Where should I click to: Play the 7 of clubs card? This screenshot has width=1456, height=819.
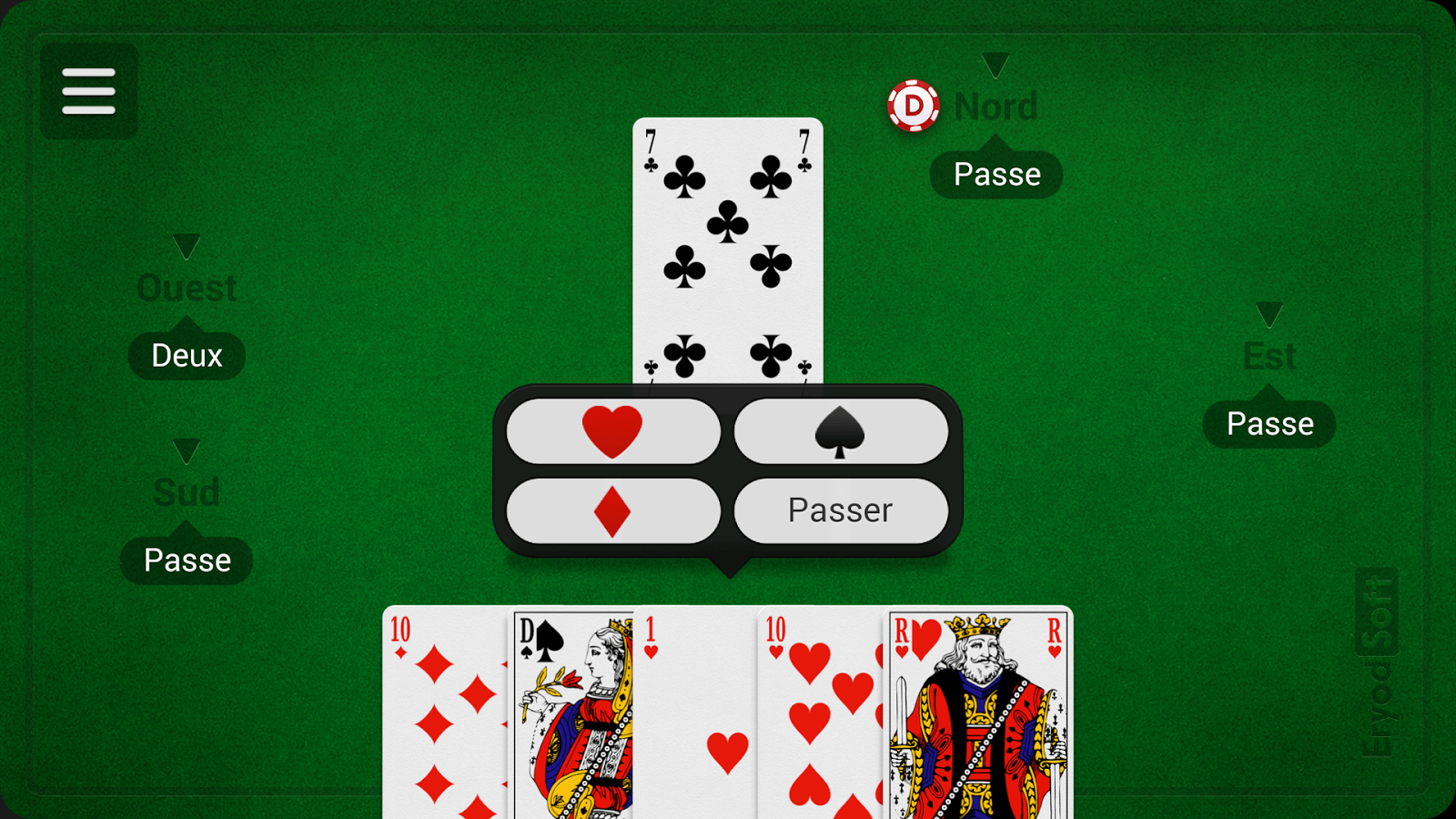pos(728,246)
